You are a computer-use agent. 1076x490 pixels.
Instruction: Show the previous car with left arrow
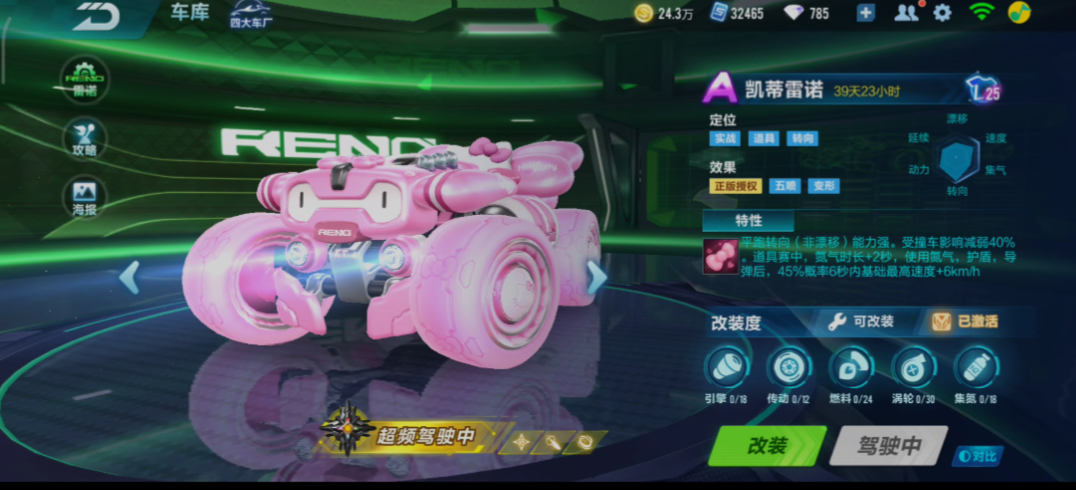(129, 277)
